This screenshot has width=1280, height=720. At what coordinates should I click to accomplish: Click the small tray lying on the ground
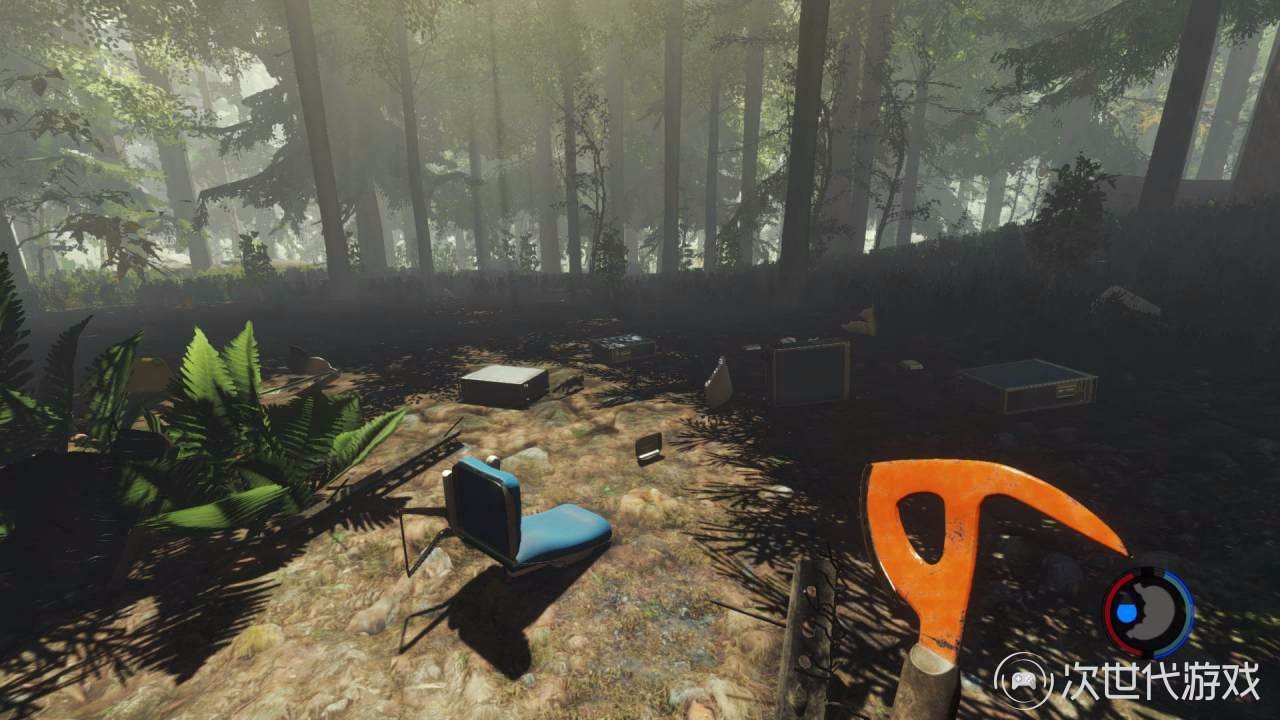click(x=648, y=448)
